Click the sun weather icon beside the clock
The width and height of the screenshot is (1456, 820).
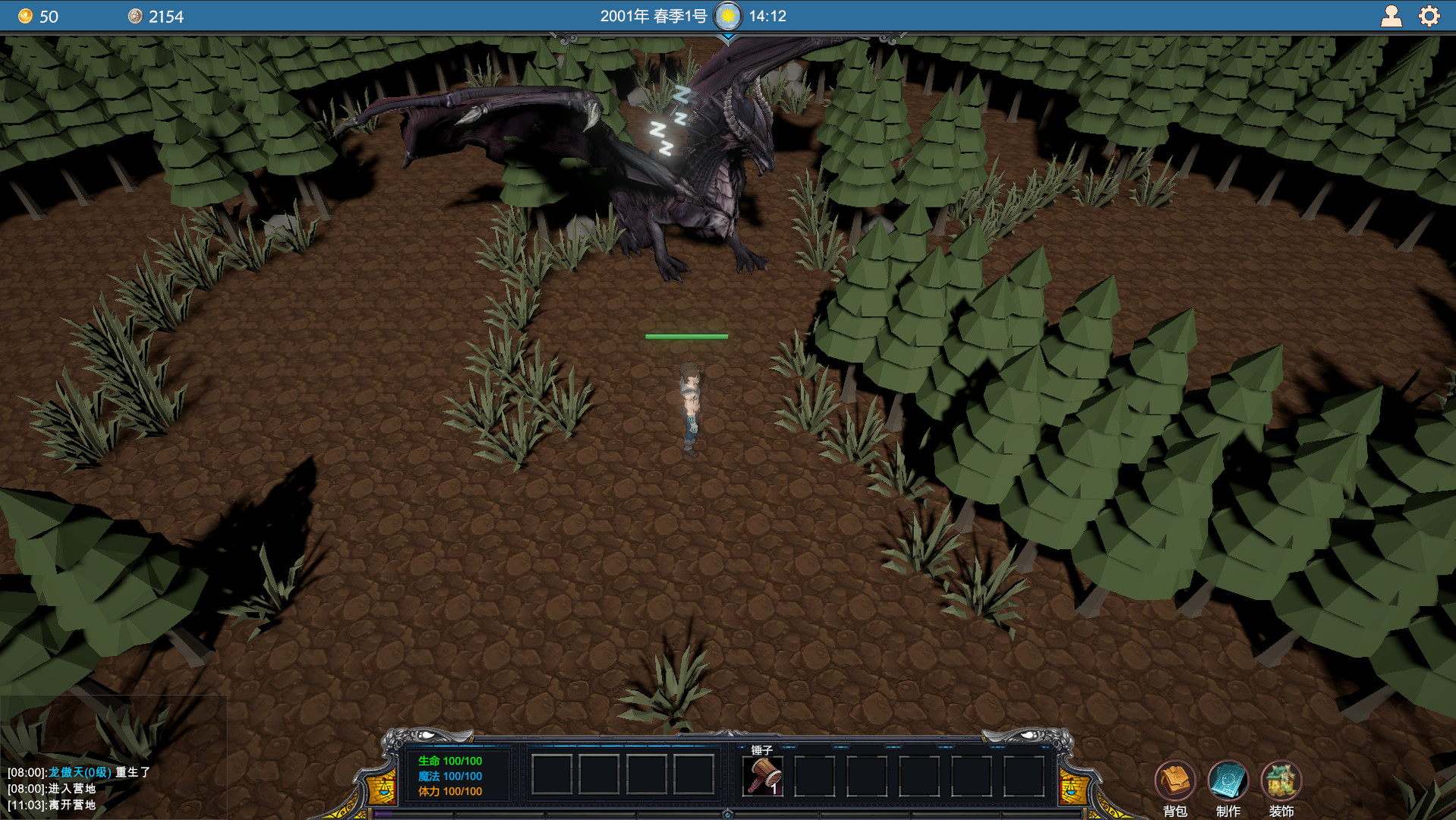728,14
